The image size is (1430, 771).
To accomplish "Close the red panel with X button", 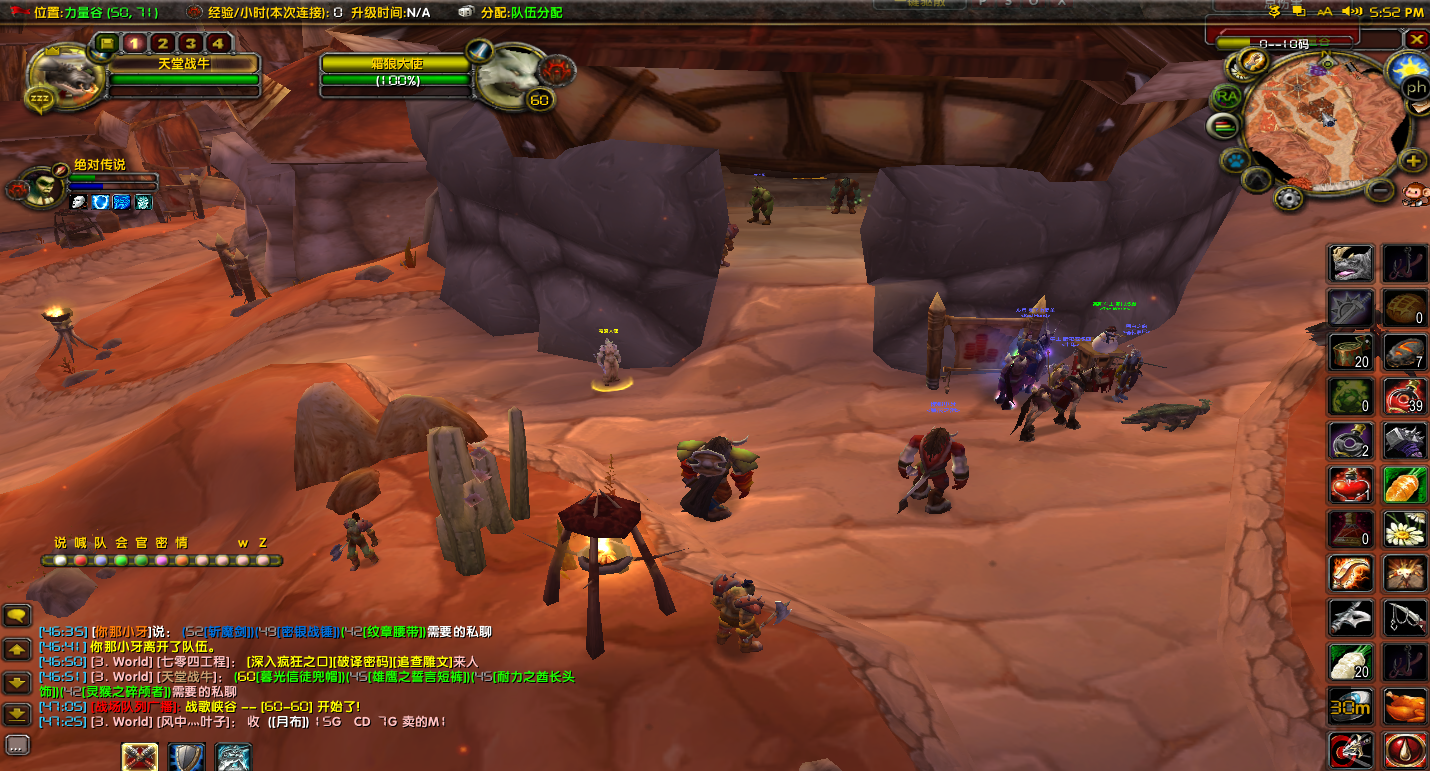I will pos(1417,39).
